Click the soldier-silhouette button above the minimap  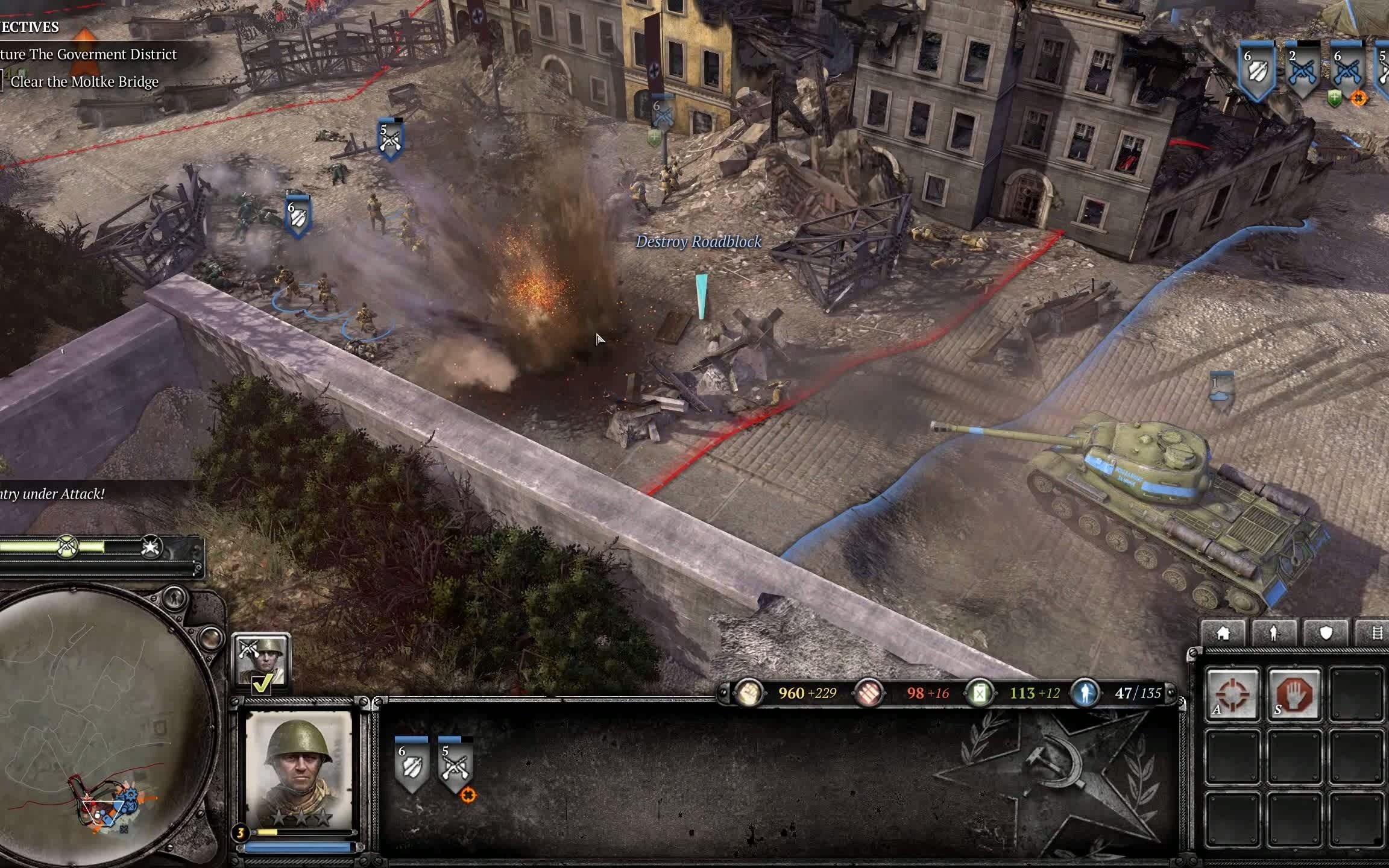coord(174,597)
